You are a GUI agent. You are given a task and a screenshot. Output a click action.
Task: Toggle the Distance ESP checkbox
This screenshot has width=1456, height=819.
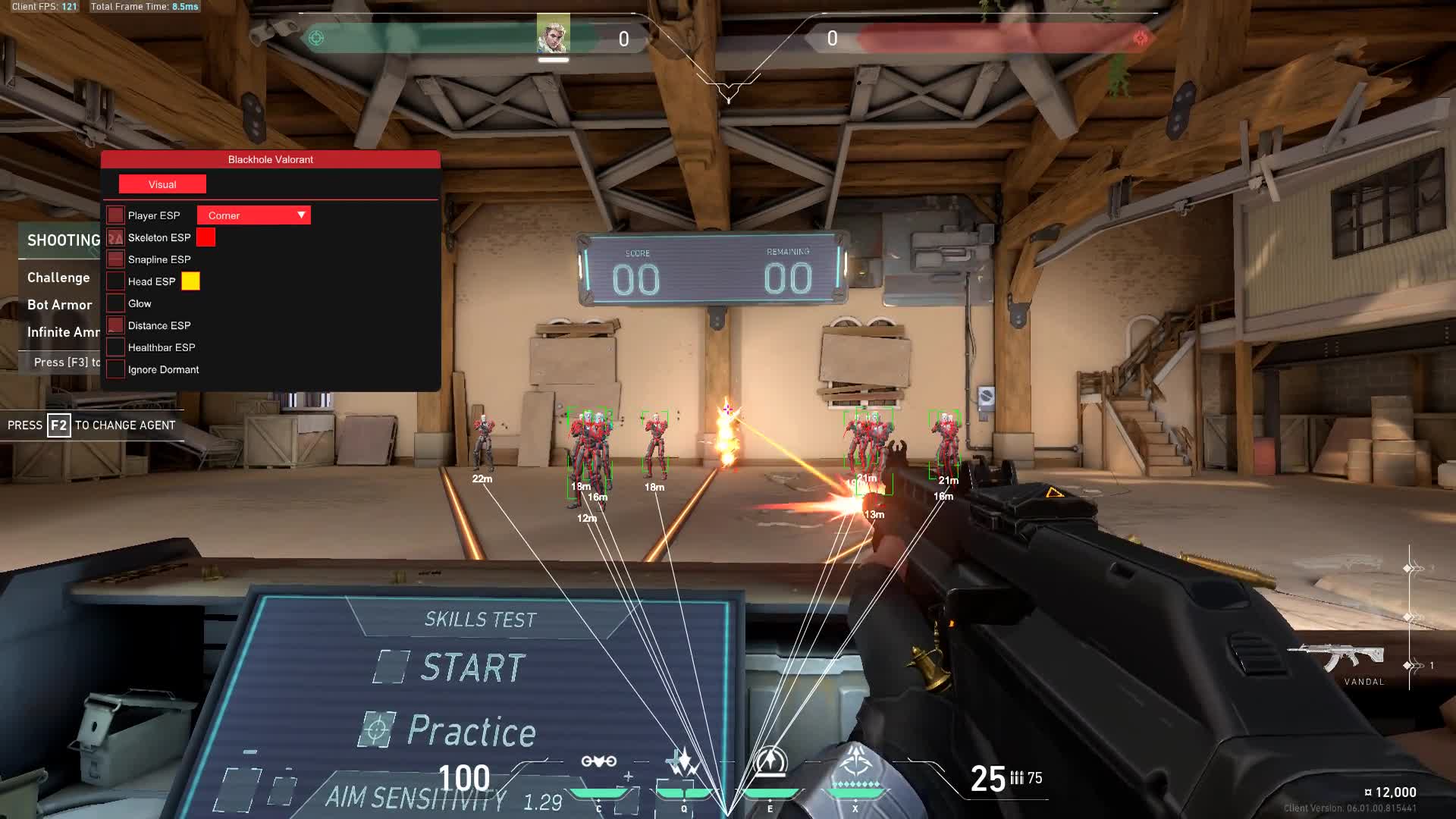[x=115, y=325]
